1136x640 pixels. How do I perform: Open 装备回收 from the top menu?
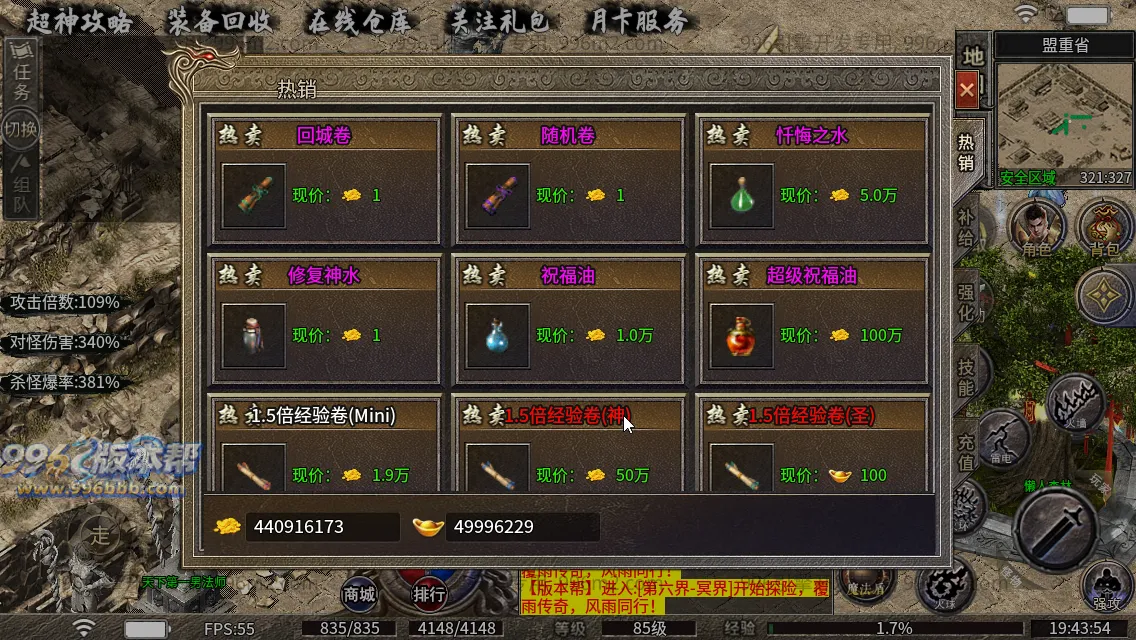pyautogui.click(x=218, y=21)
